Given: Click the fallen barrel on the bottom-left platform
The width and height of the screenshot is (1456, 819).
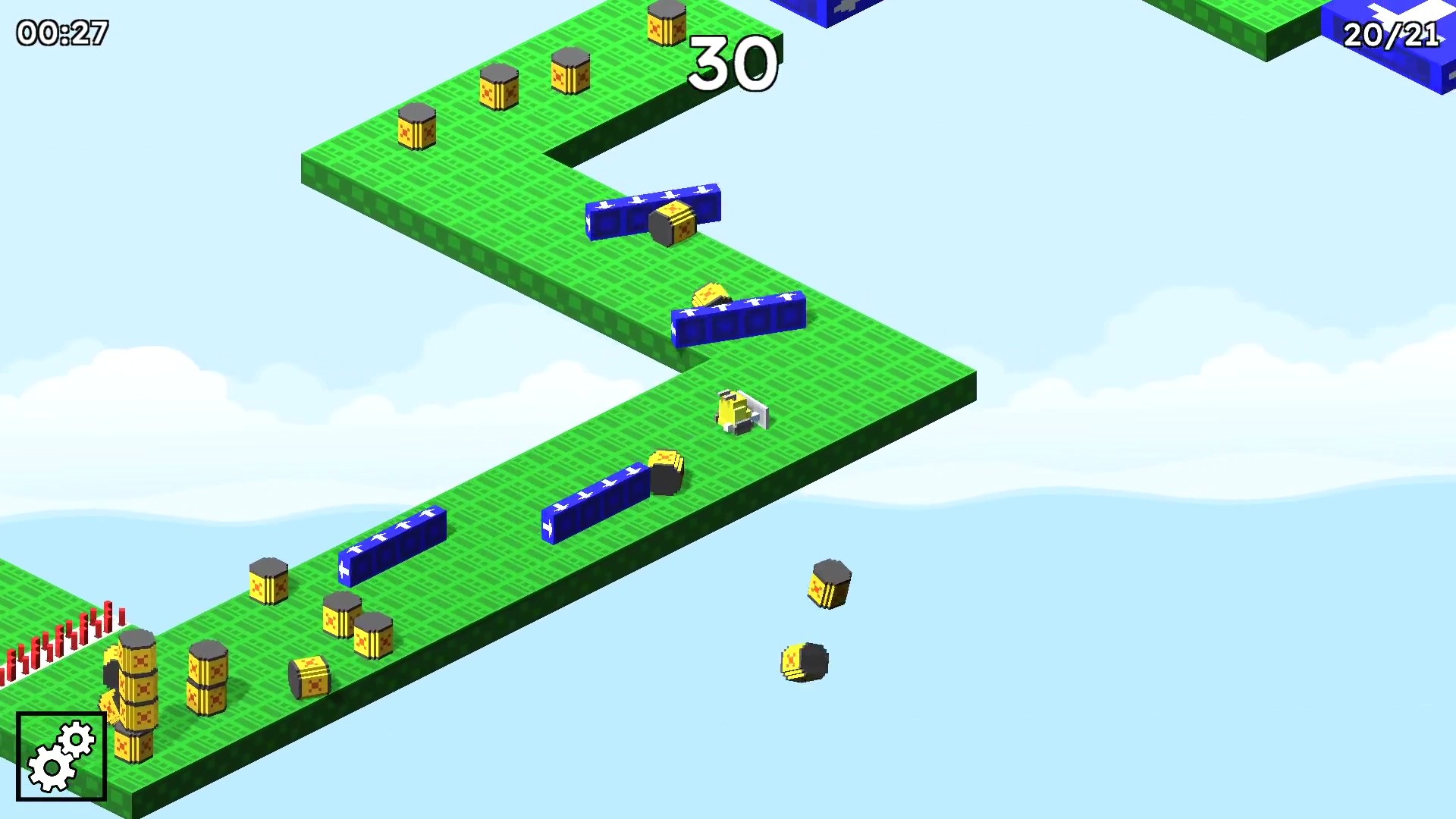Looking at the screenshot, I should pos(309,677).
